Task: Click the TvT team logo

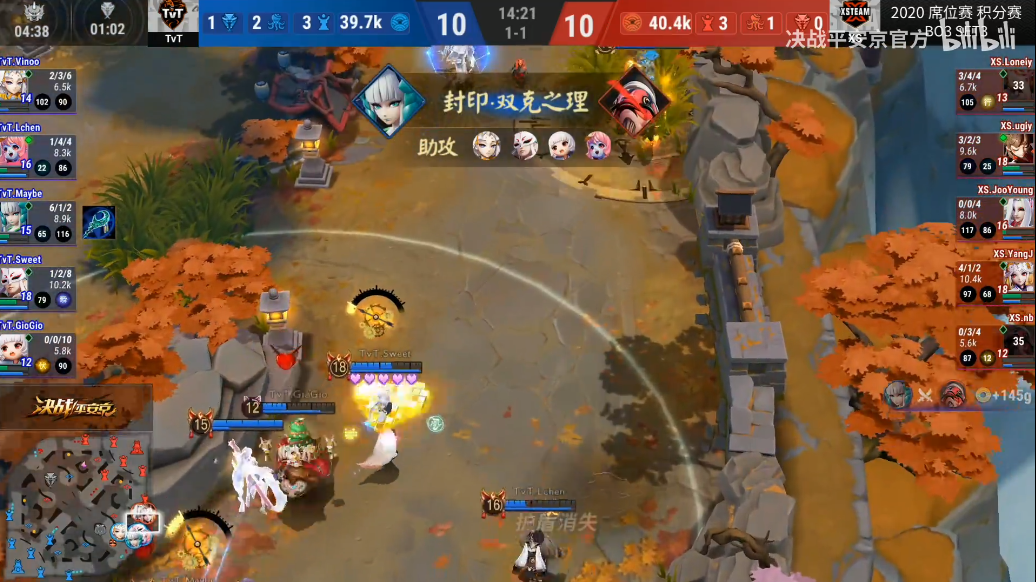Action: point(173,20)
